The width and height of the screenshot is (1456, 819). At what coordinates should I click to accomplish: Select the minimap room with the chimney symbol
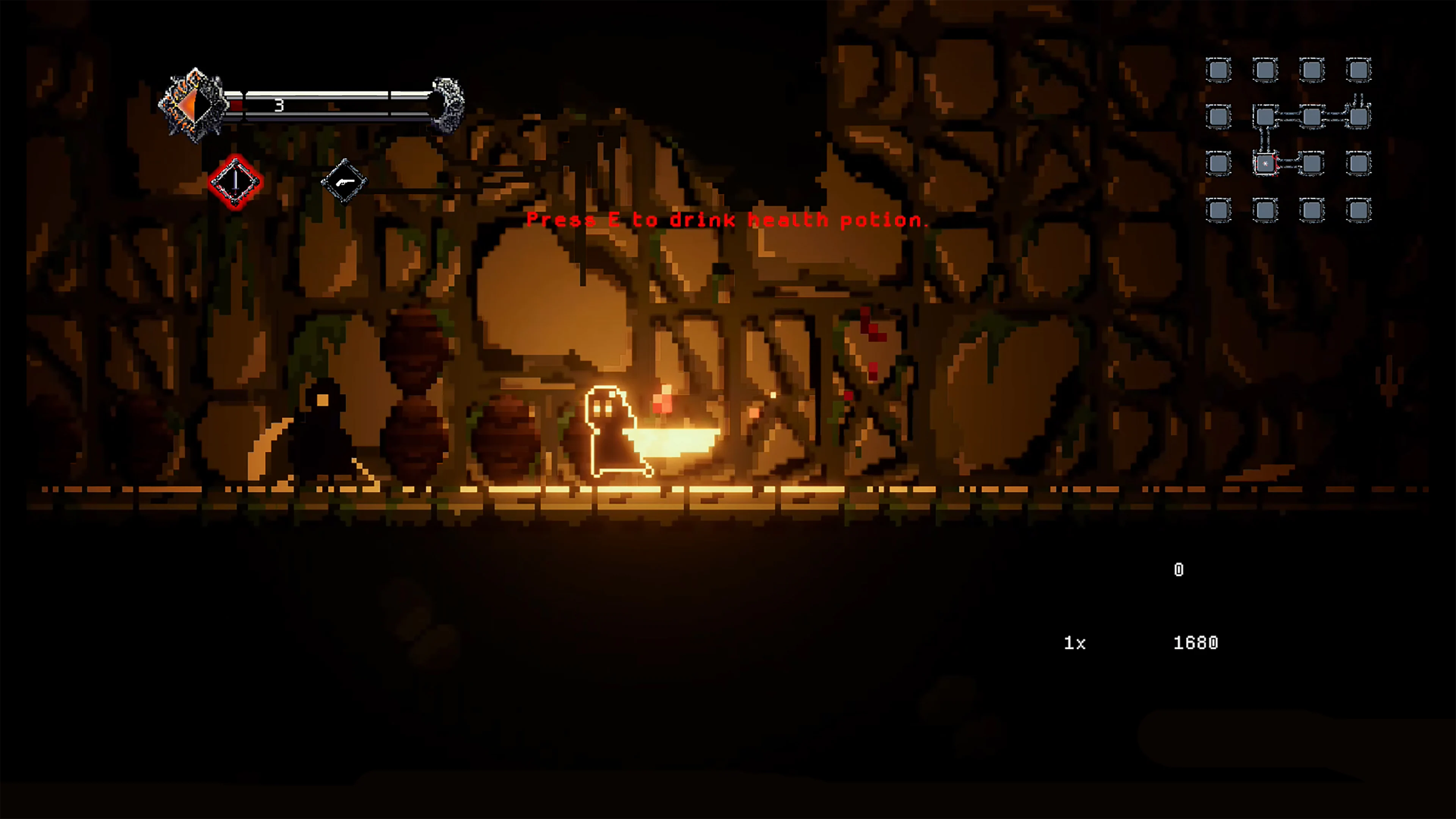[1359, 117]
